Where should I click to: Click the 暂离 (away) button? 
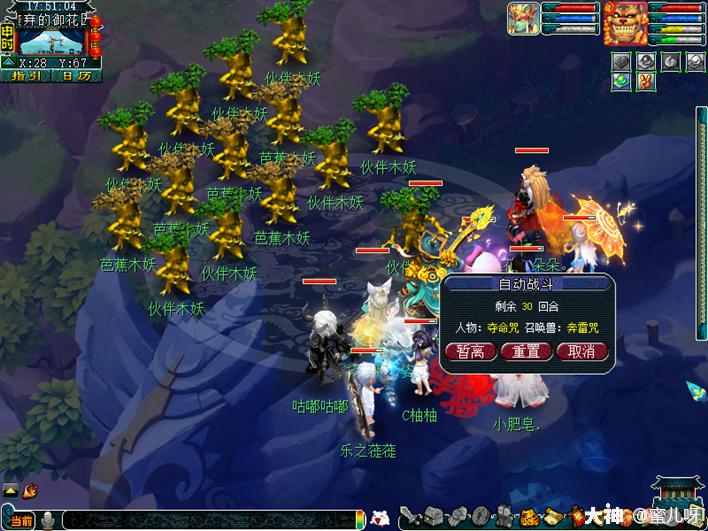click(476, 351)
